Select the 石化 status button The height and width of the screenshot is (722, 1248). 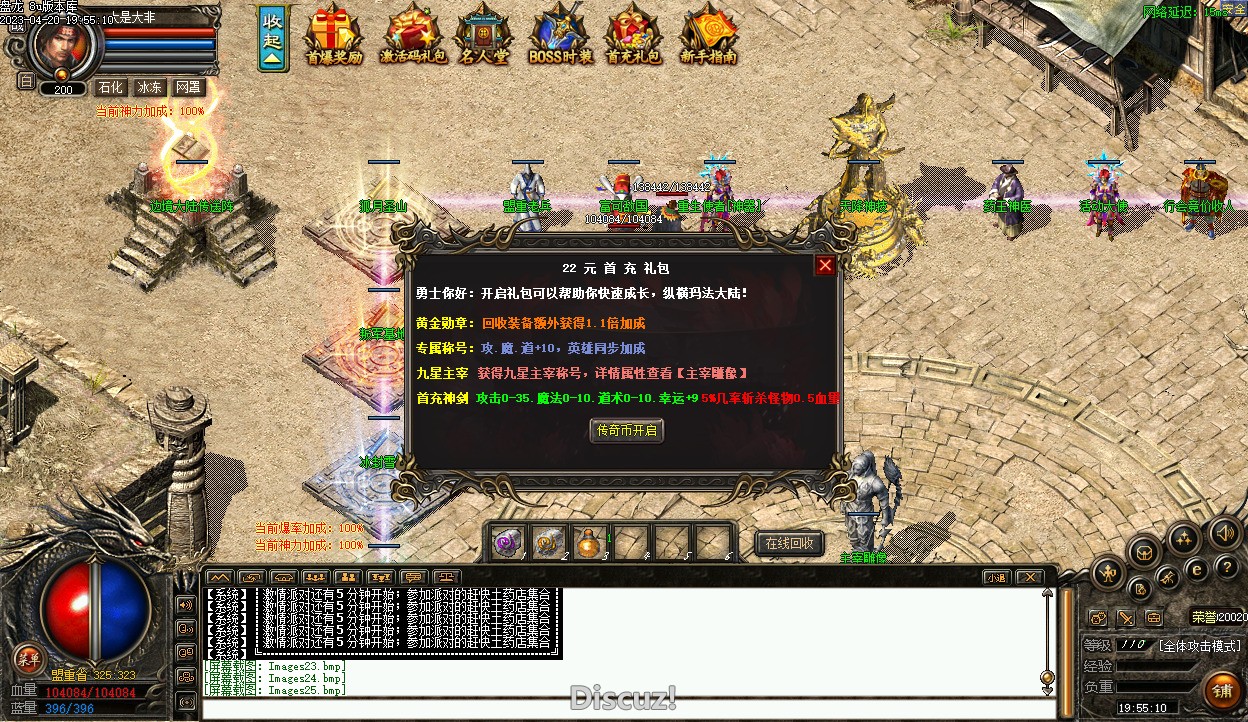tap(110, 88)
